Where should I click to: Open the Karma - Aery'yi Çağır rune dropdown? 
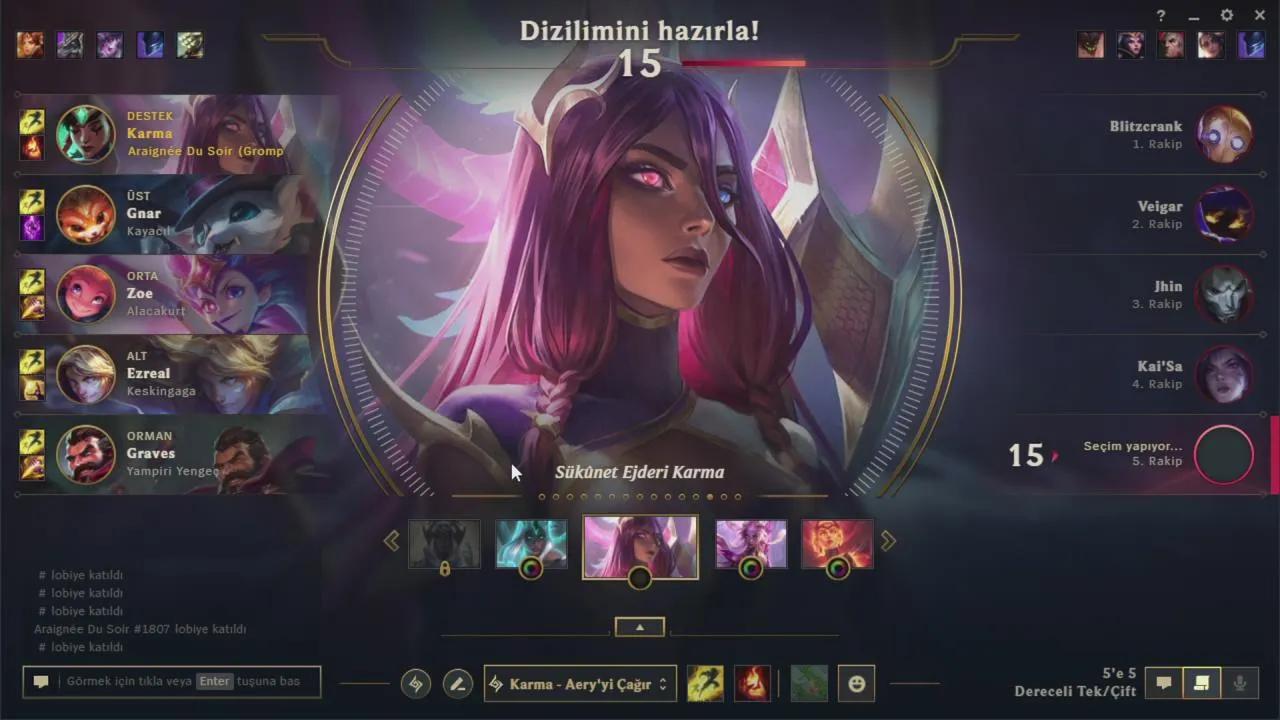tap(580, 684)
